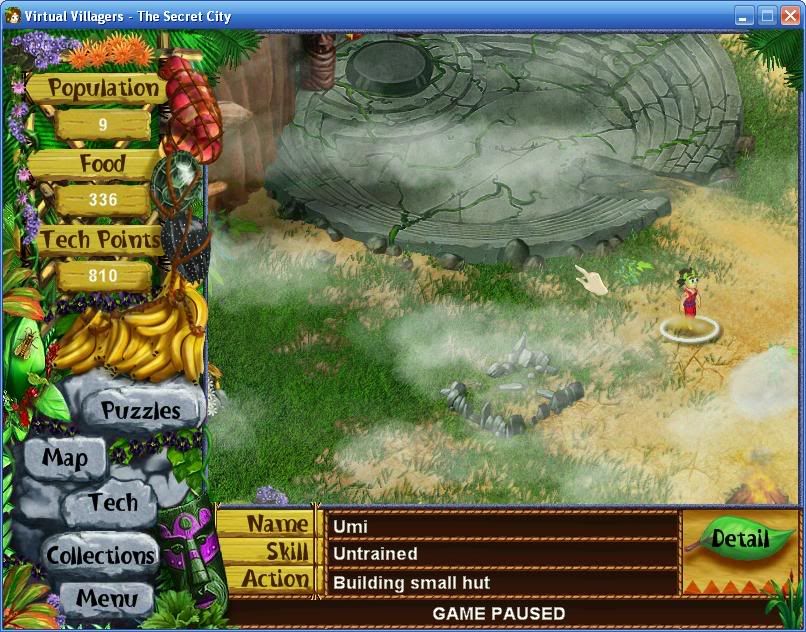Show the Tech upgrades screen
The image size is (806, 632).
pyautogui.click(x=113, y=502)
